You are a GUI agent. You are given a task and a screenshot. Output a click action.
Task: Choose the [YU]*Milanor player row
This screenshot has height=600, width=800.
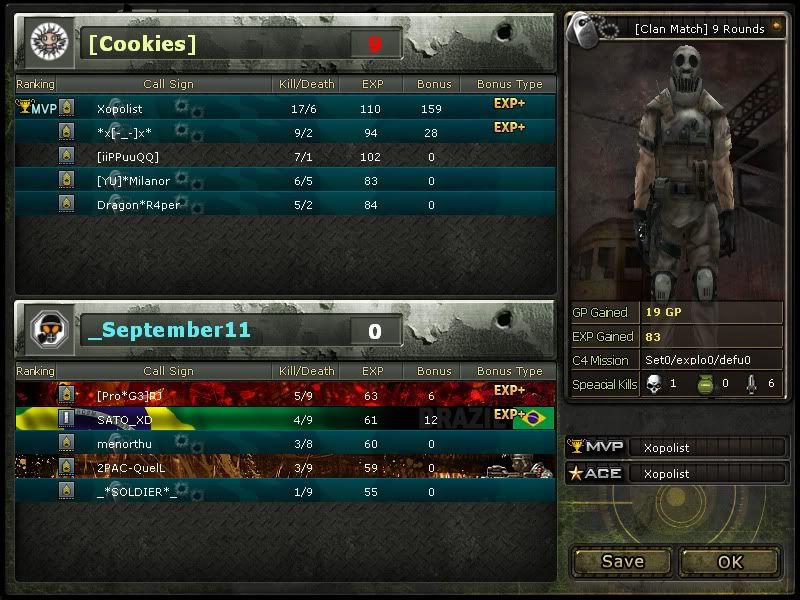286,180
